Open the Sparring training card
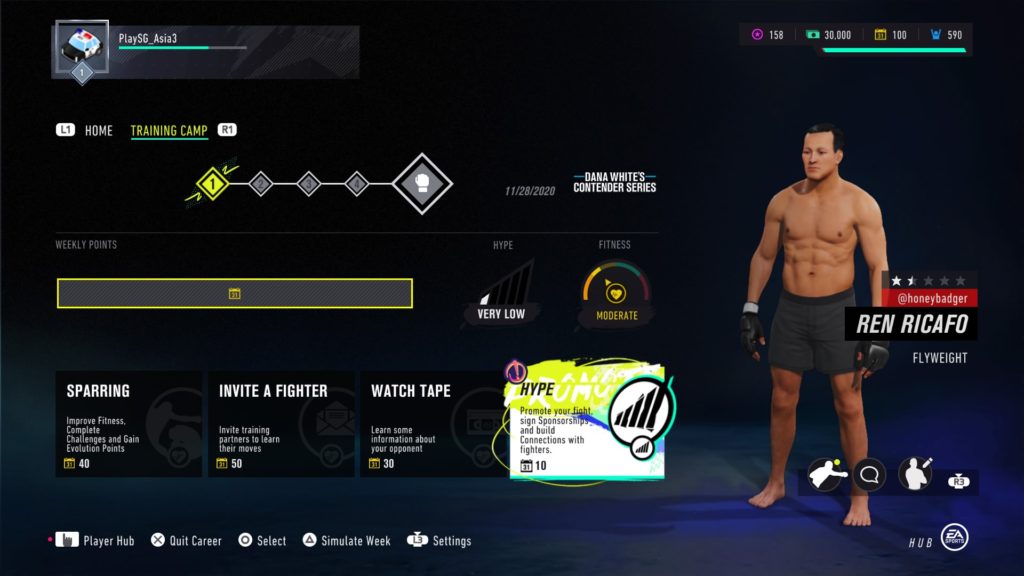This screenshot has height=576, width=1024. click(128, 424)
